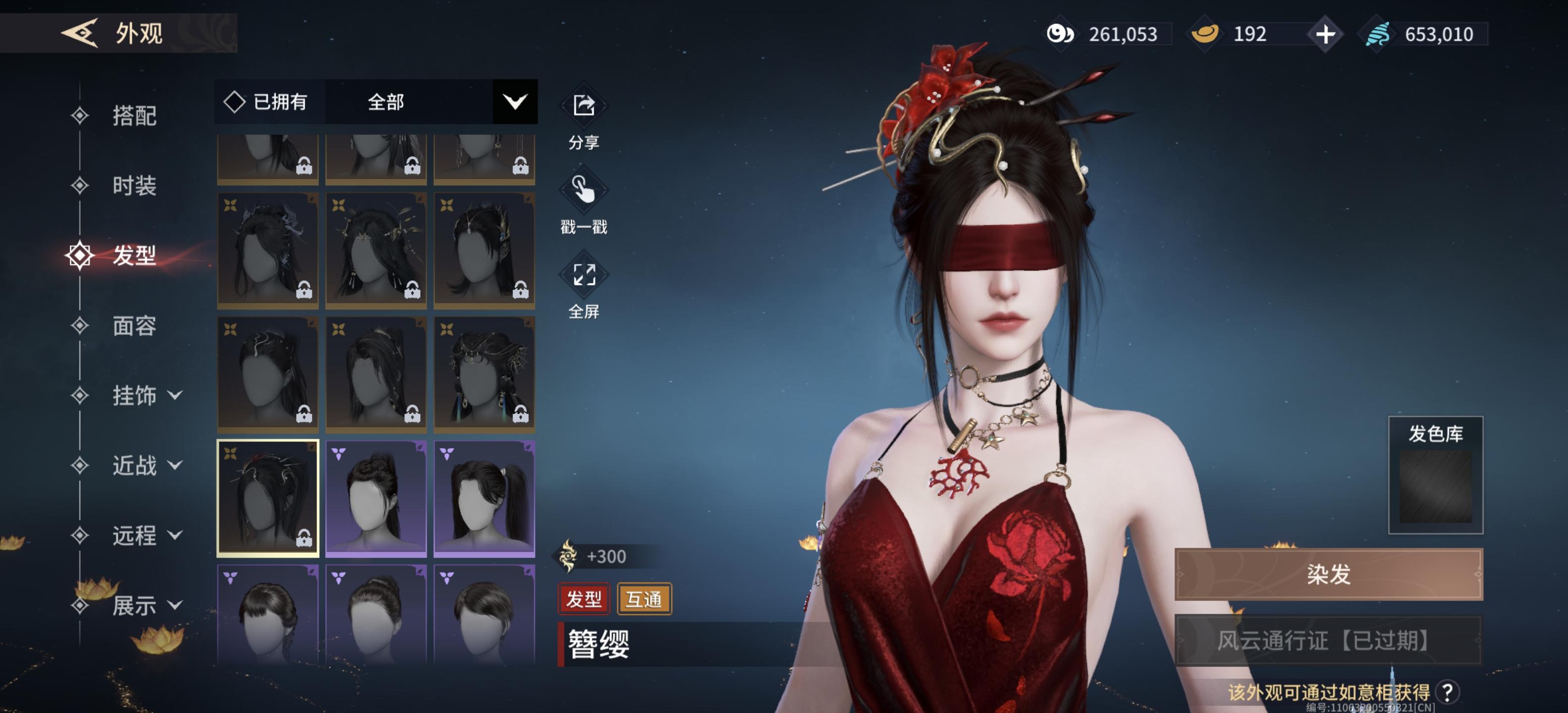Expand the 挂饰 category
Screen dimensions: 1568x713
click(x=146, y=396)
